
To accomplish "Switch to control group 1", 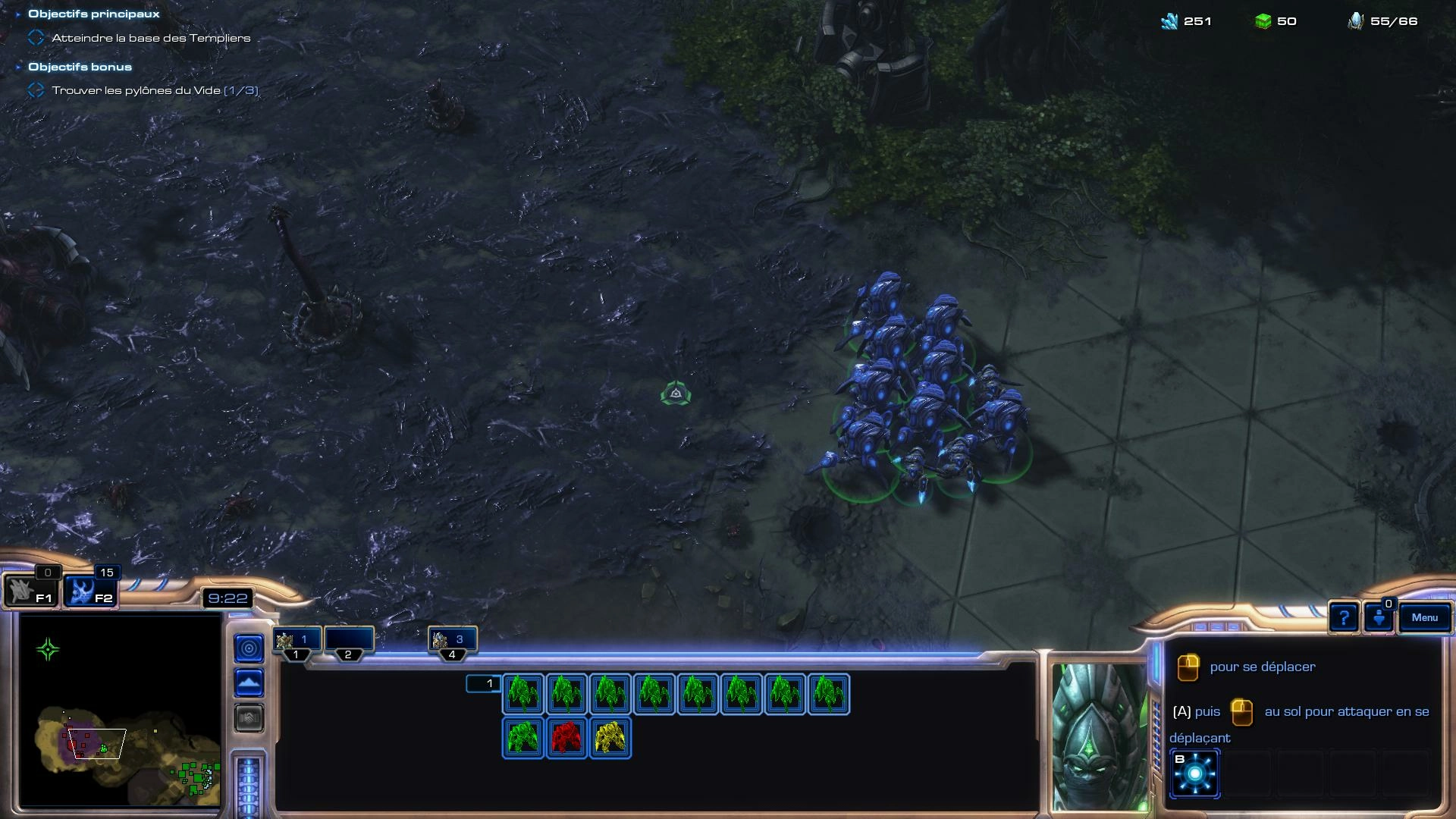I will (x=297, y=641).
